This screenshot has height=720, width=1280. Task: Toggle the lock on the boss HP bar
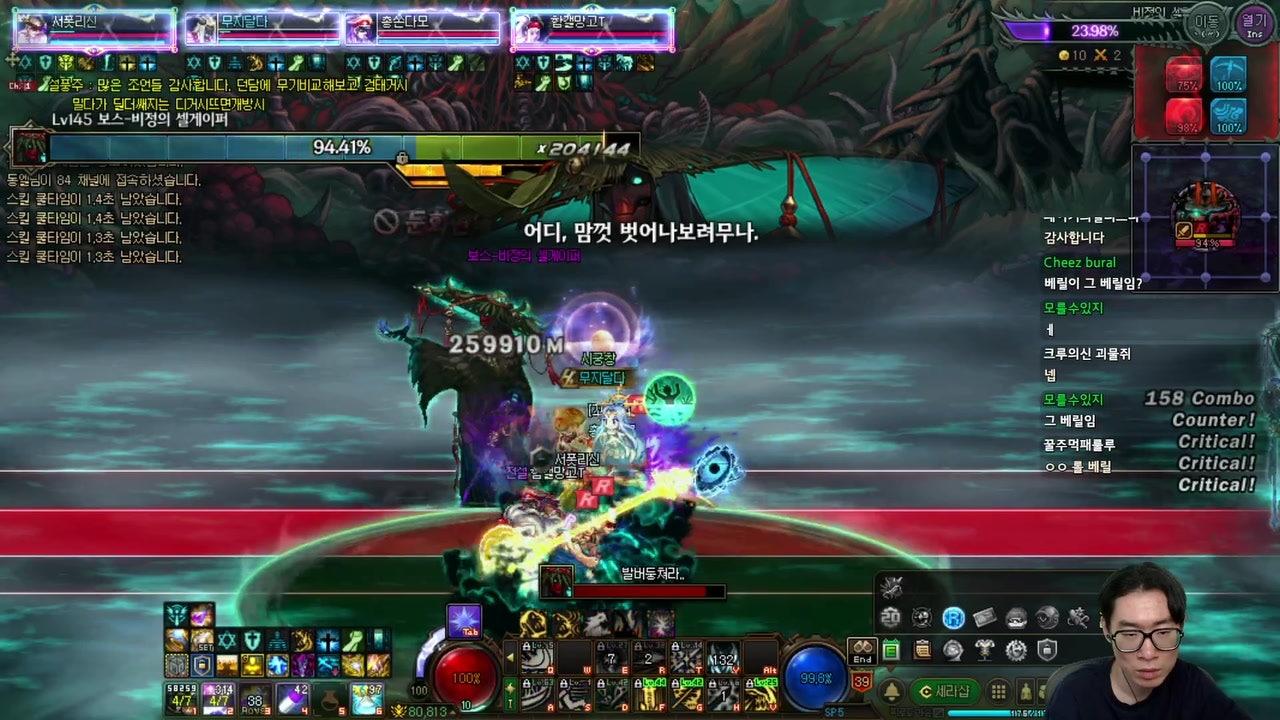click(x=401, y=157)
